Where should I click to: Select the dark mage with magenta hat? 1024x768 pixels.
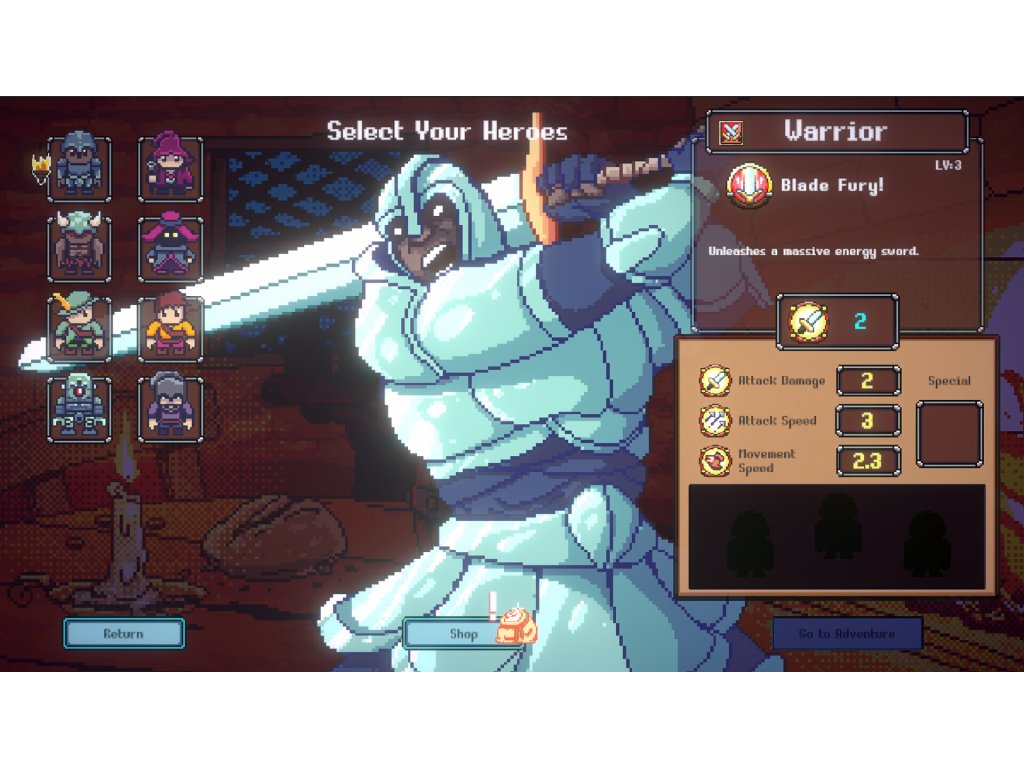[x=170, y=249]
